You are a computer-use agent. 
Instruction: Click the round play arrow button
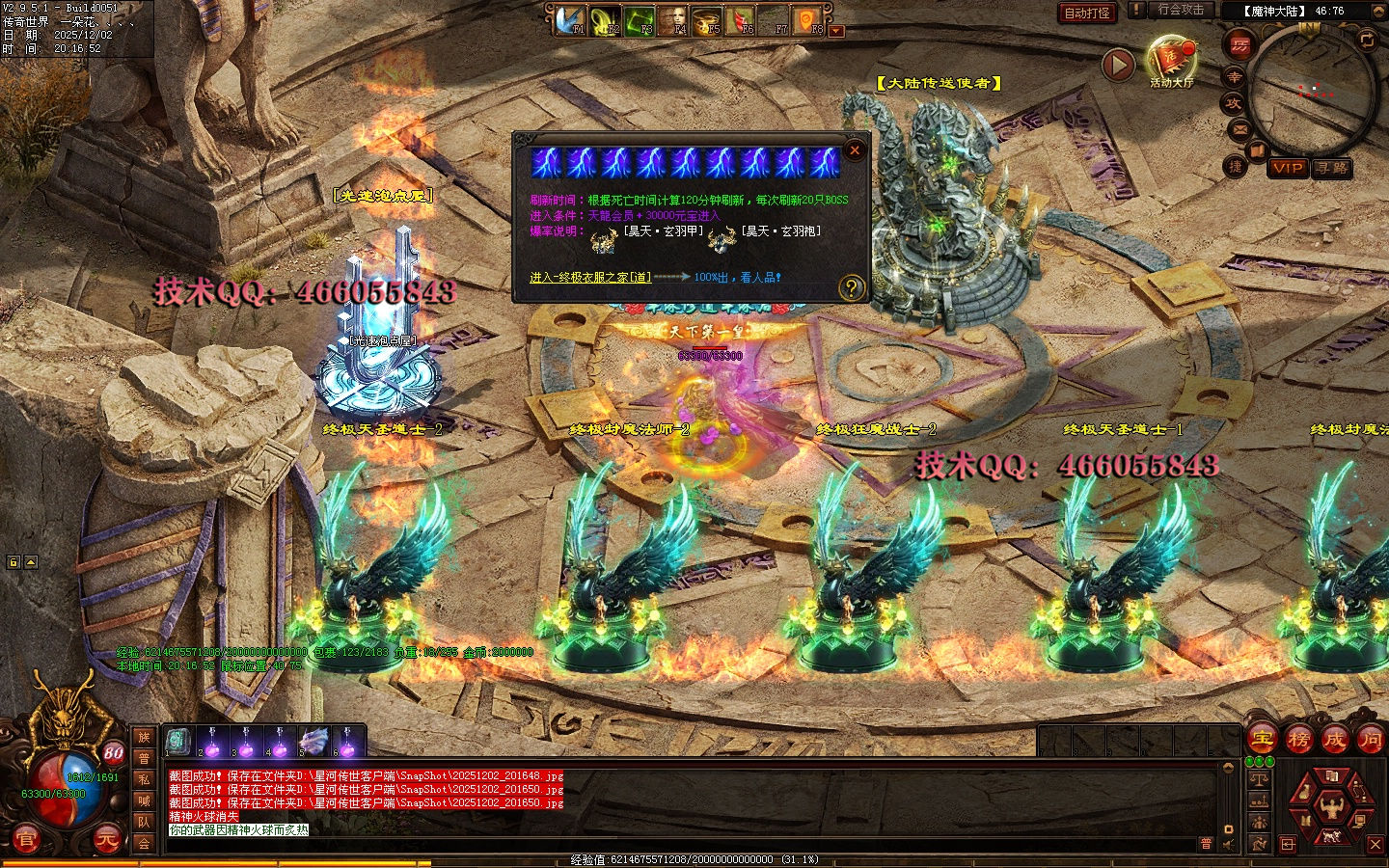(1118, 66)
